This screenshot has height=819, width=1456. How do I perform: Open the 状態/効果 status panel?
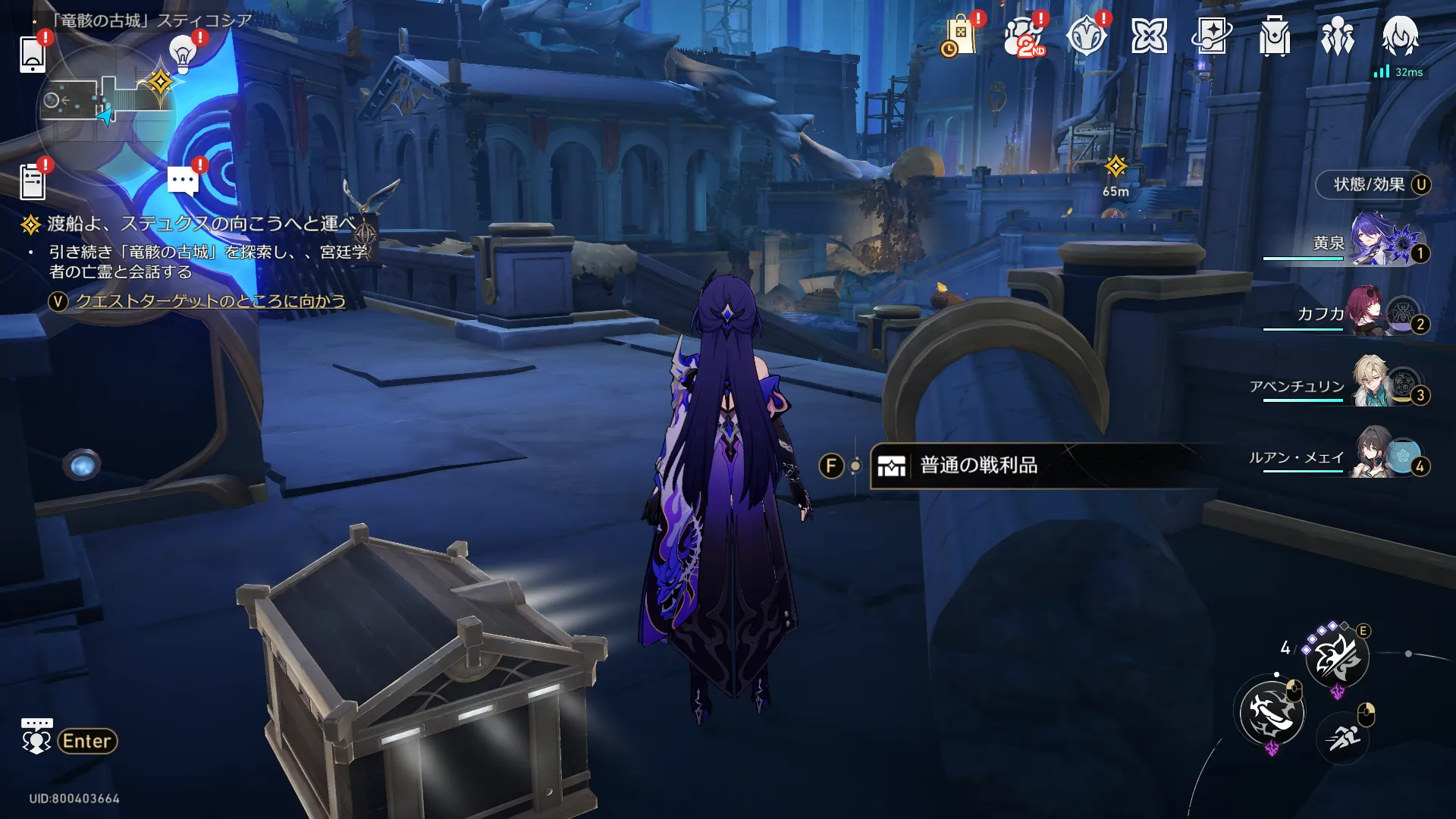coord(1370,184)
